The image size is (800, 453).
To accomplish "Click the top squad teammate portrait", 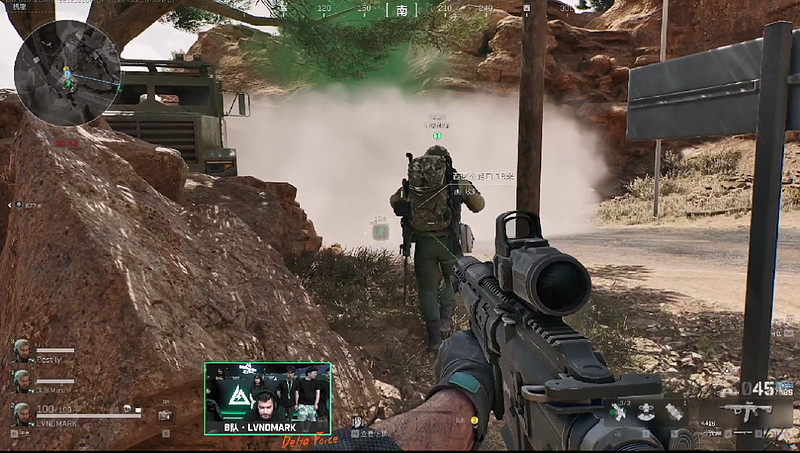I will (x=21, y=350).
